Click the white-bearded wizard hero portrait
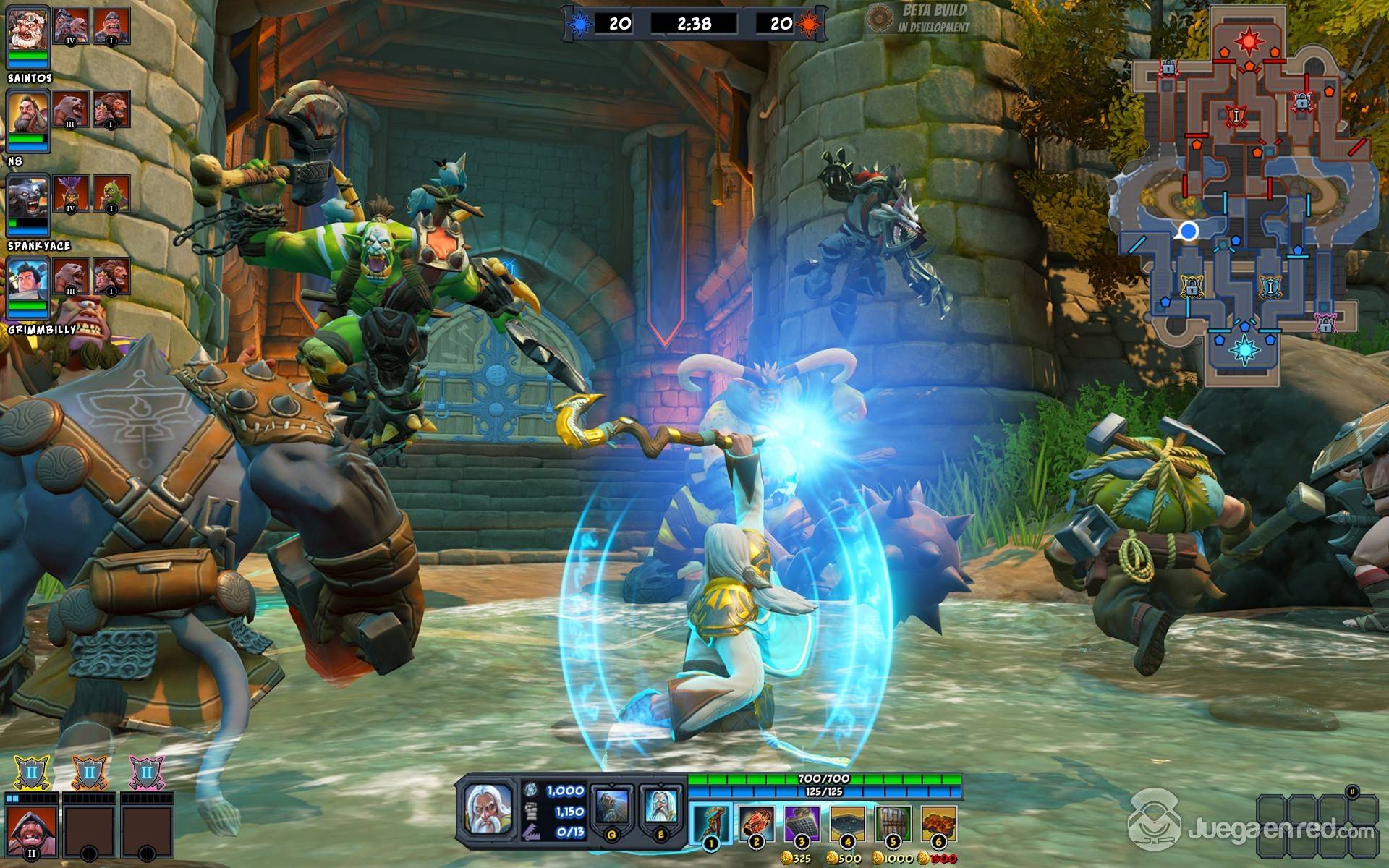1389x868 pixels. tap(488, 809)
